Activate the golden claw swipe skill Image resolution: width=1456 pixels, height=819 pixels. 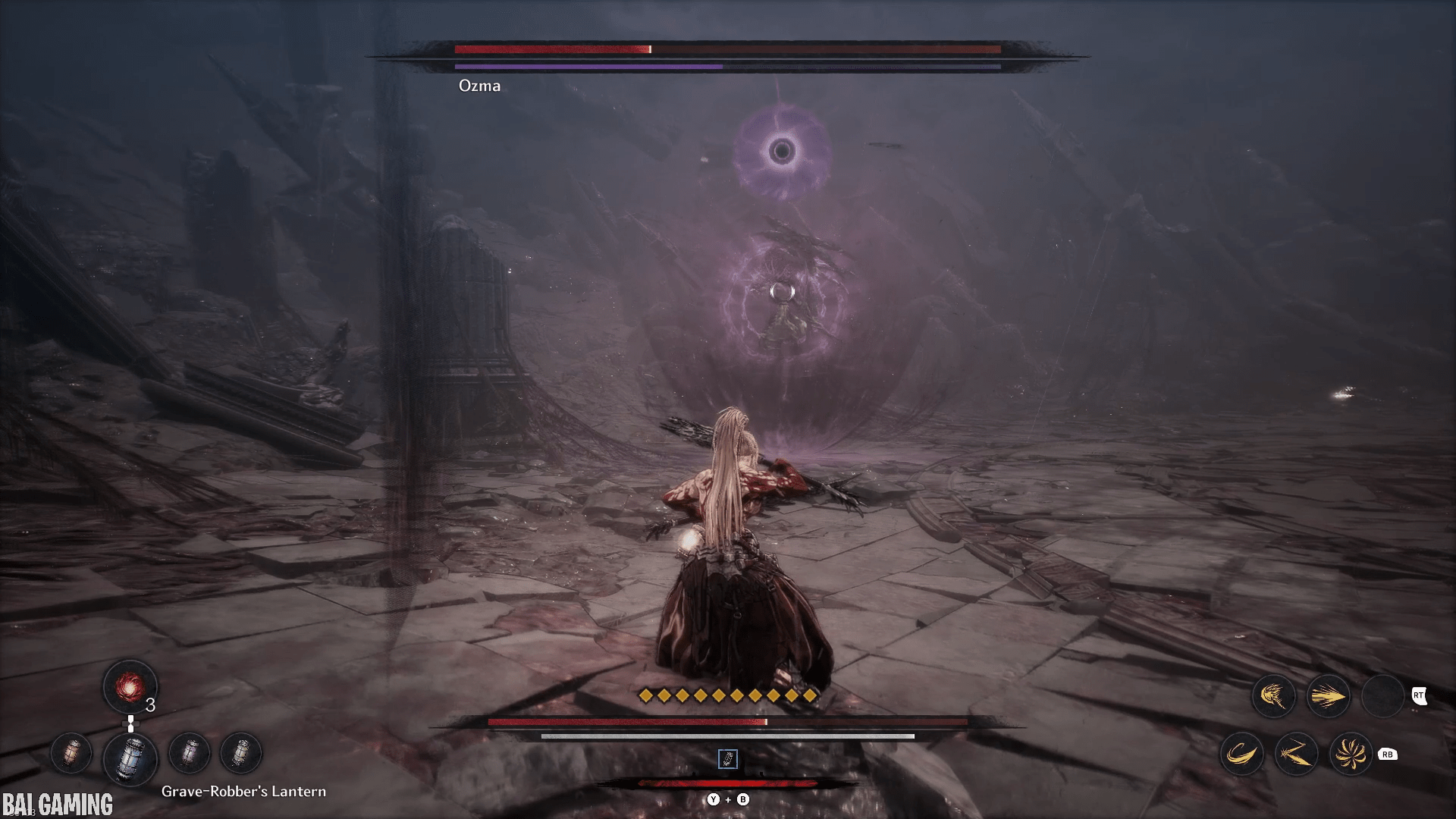1273,696
